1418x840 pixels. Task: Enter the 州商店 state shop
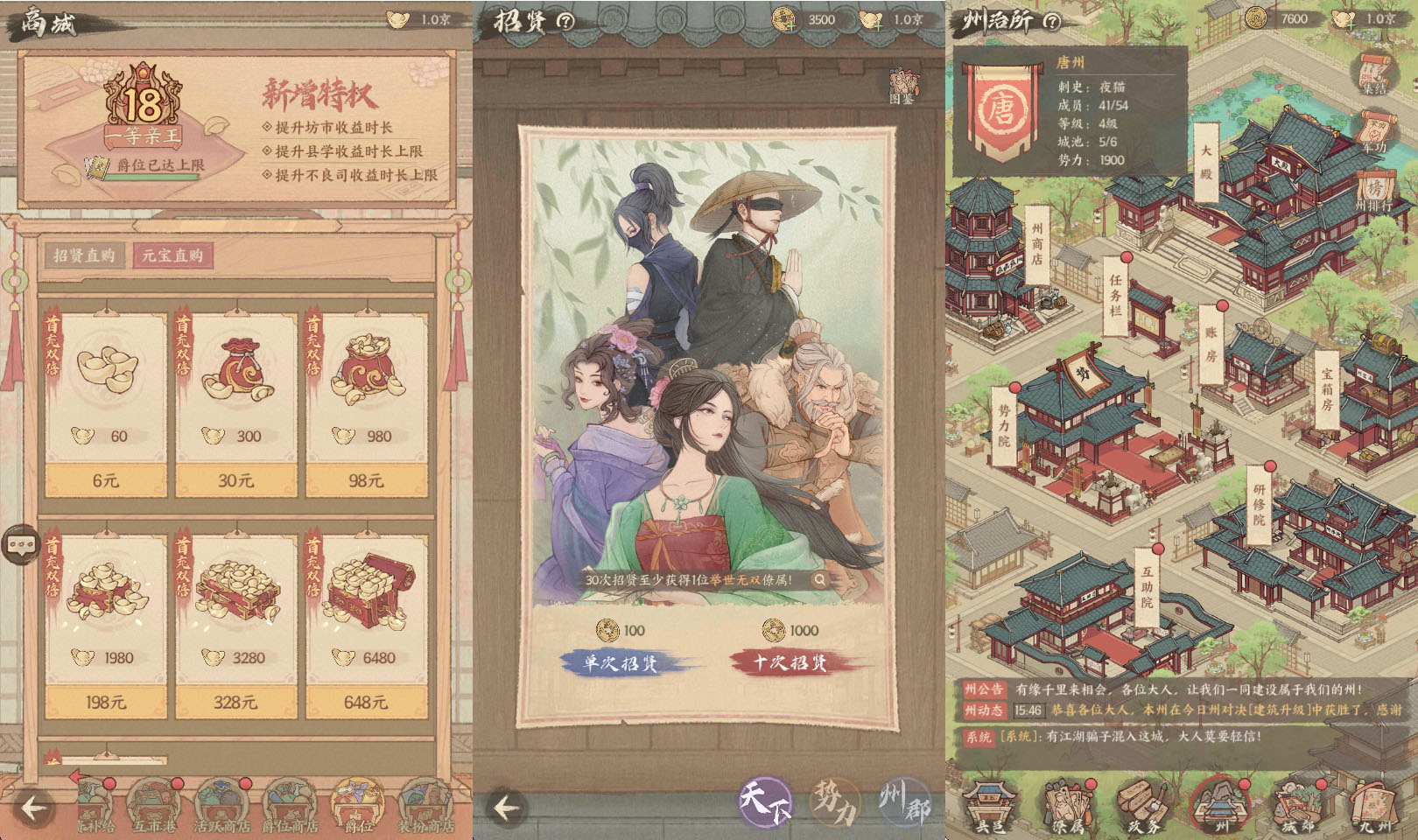[x=1037, y=244]
